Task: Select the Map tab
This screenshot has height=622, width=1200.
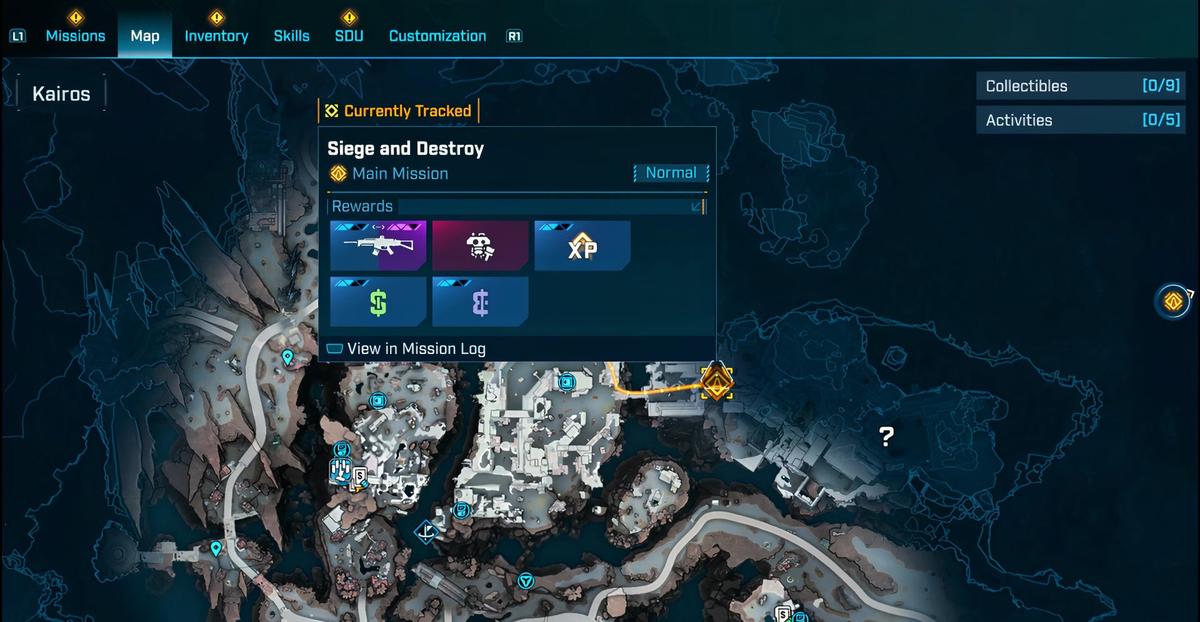Action: click(x=145, y=36)
